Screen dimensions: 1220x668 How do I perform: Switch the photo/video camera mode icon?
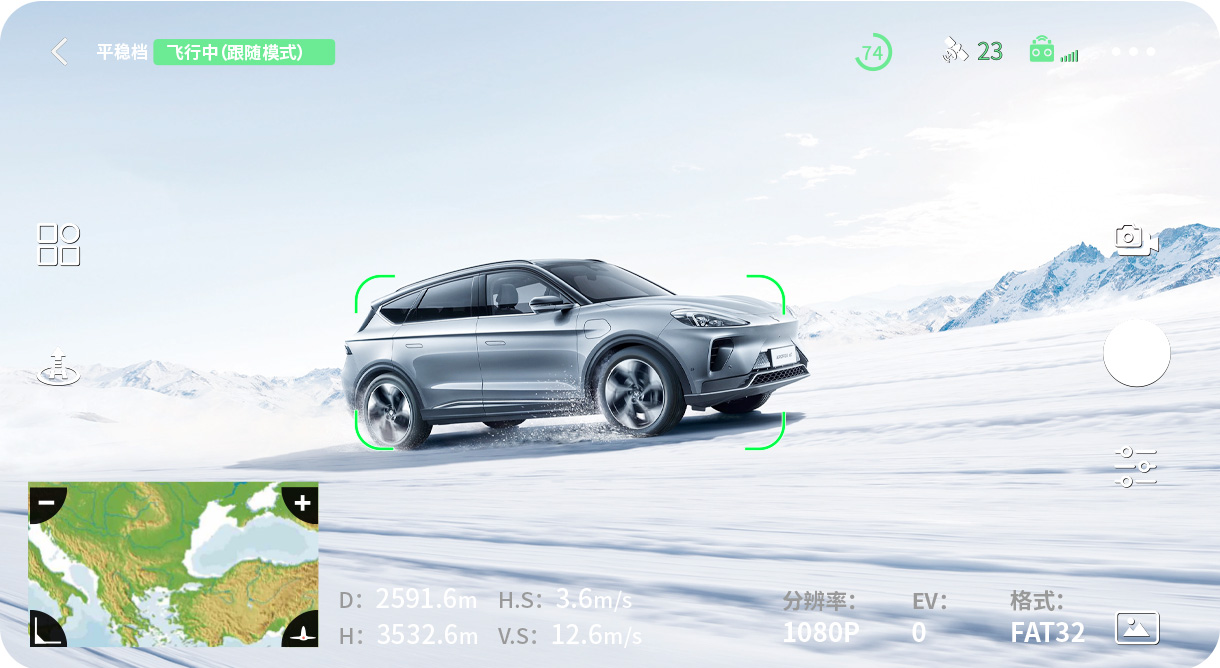[x=1136, y=239]
